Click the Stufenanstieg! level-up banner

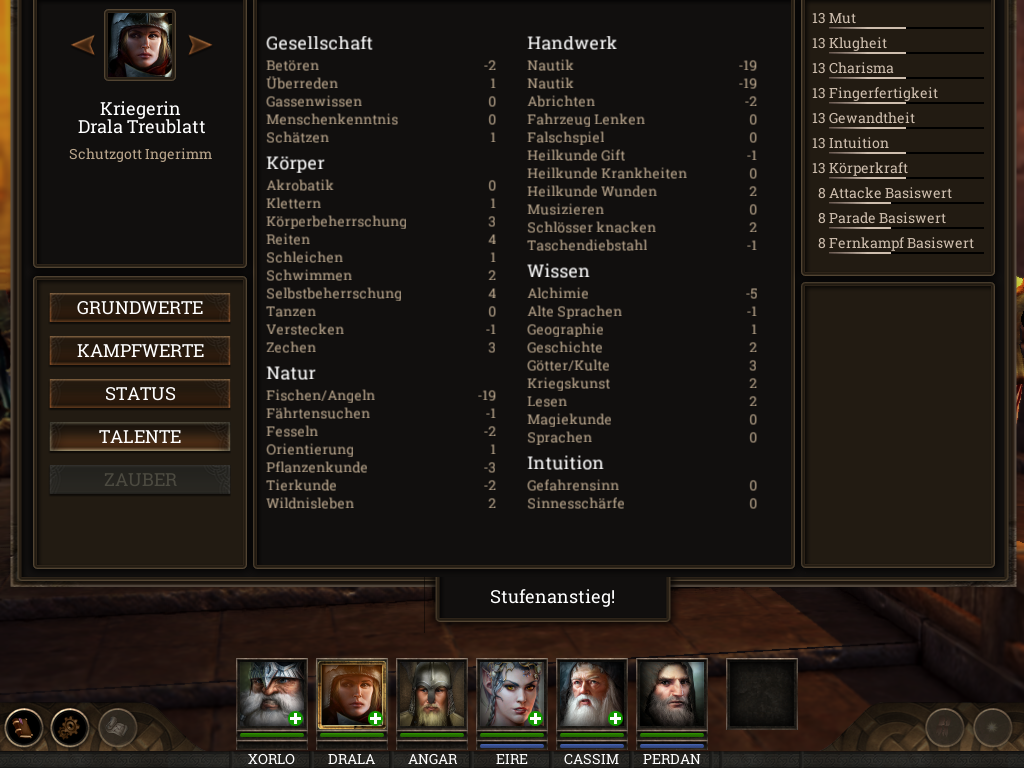(x=552, y=598)
